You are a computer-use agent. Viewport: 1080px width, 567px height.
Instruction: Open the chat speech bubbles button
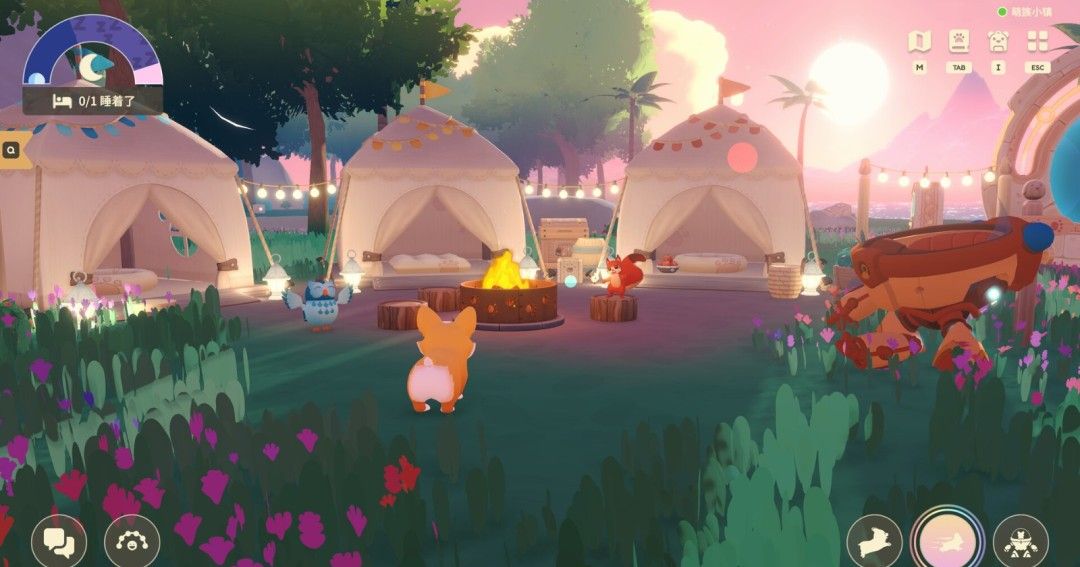tap(59, 541)
